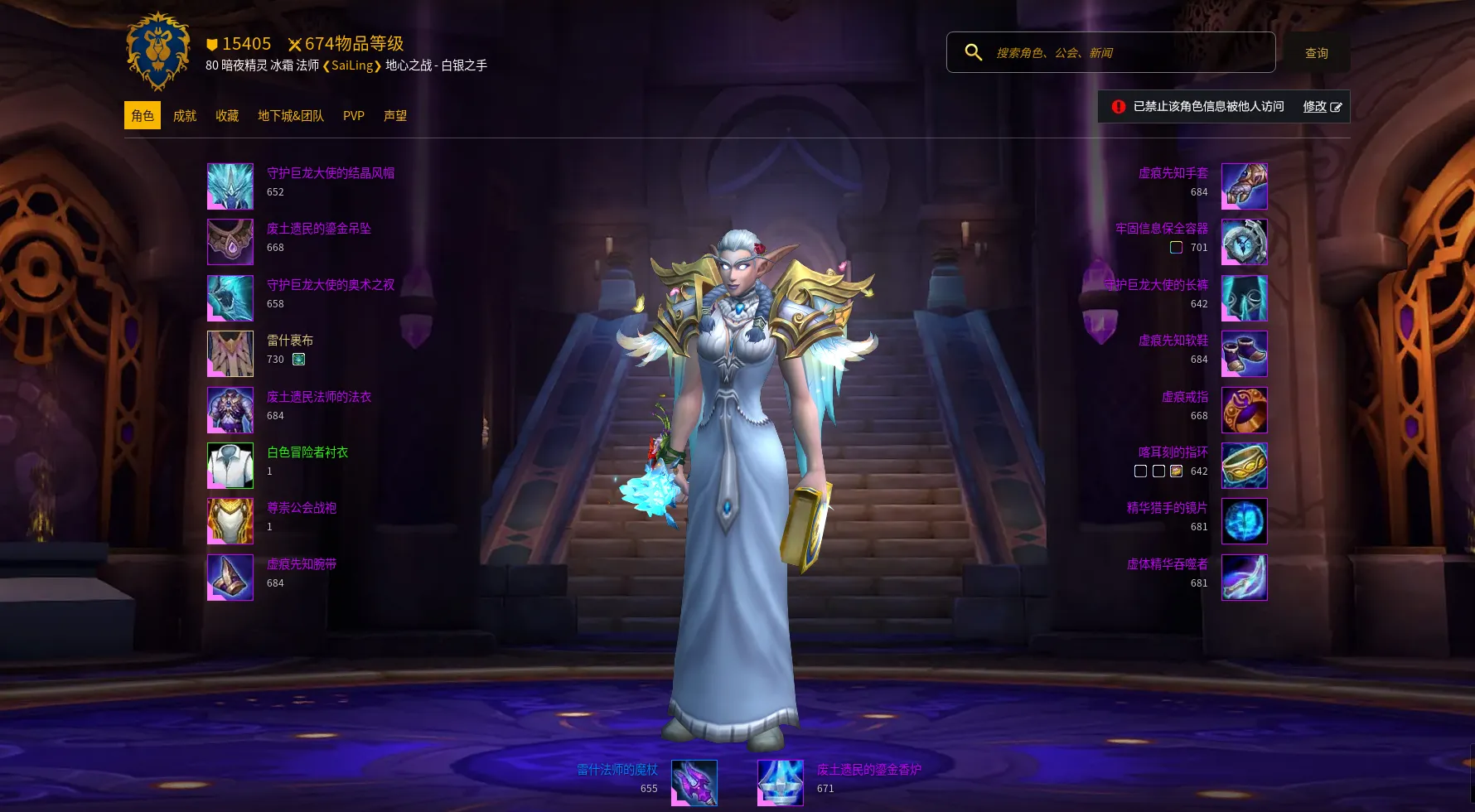Screen dimensions: 1475x812
Task: Select the 虚痕先知手套 gloves icon
Action: point(1244,186)
